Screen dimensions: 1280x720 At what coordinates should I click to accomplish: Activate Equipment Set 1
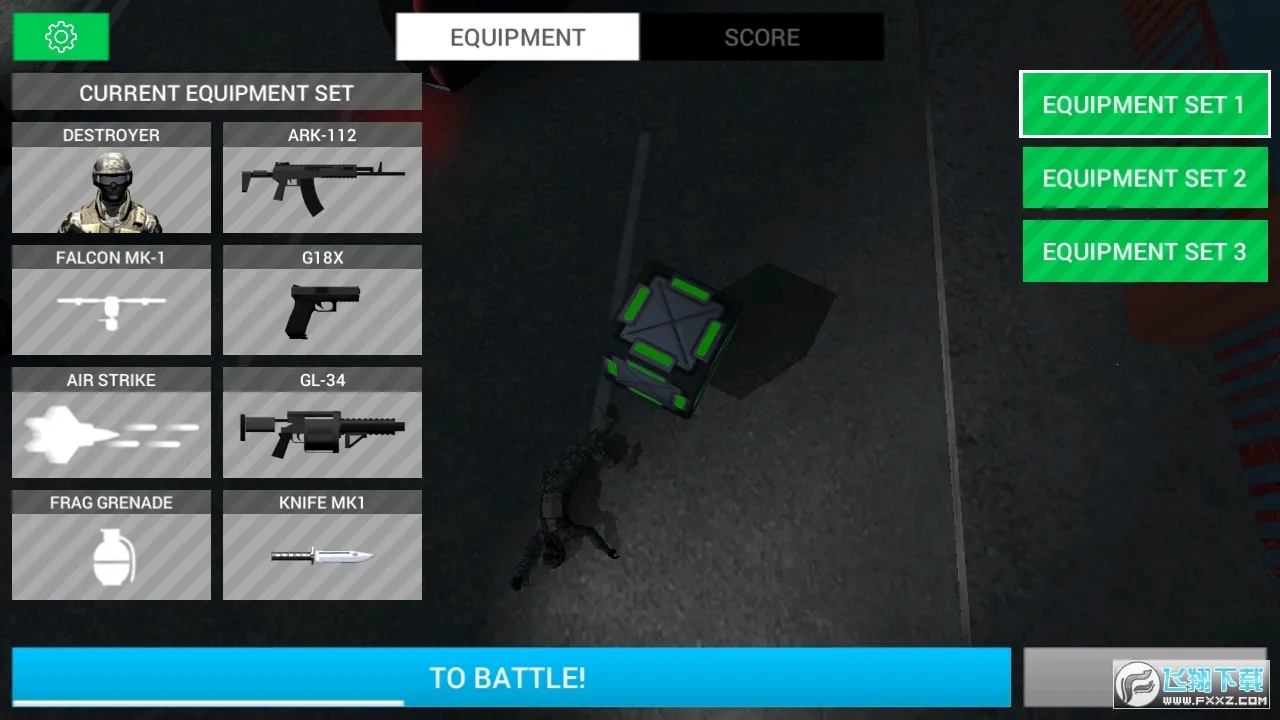(x=1144, y=104)
